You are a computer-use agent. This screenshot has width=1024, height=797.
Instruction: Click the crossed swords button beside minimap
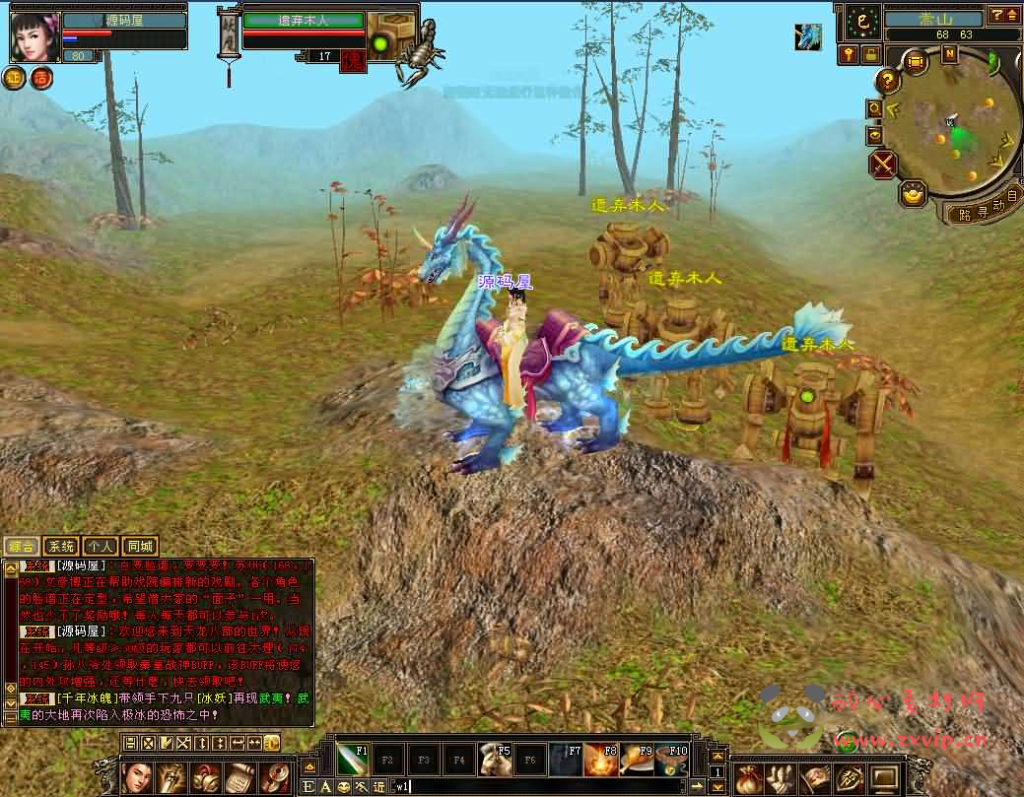883,164
